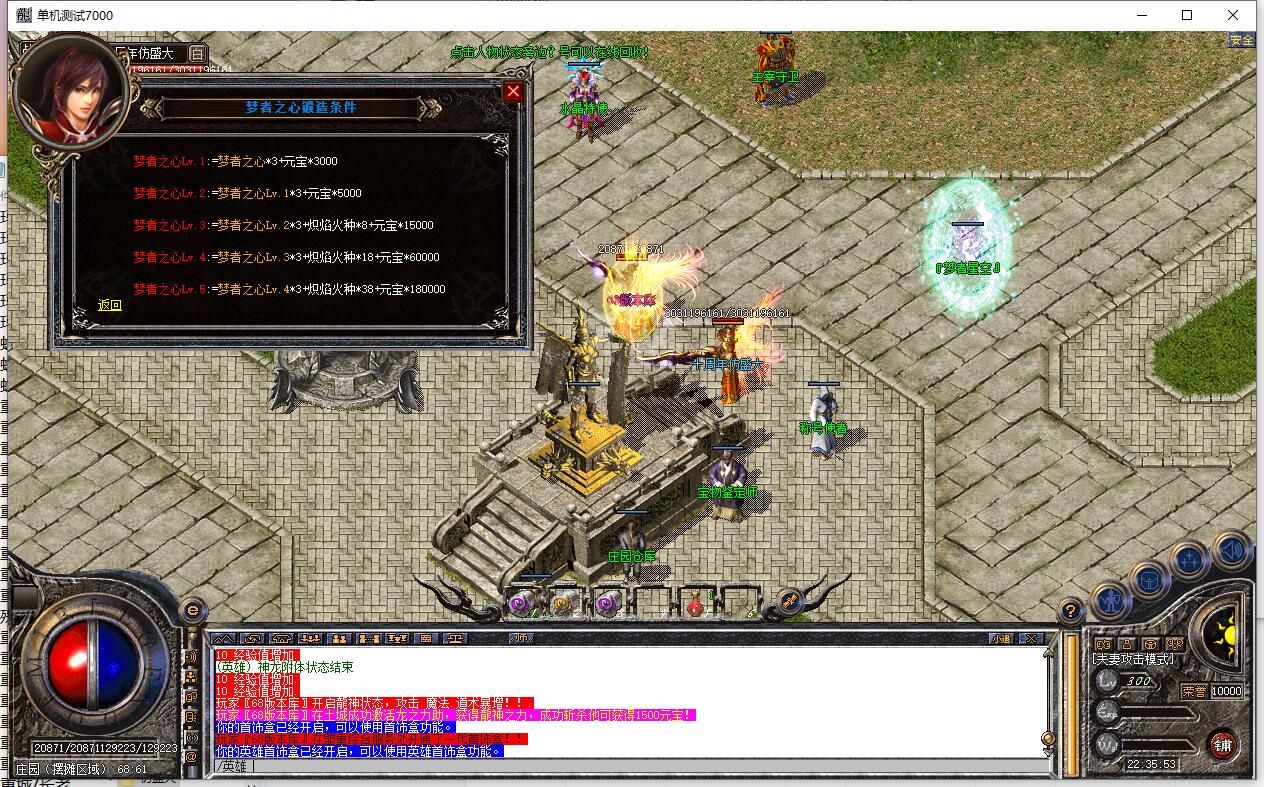Open the red 铺 shop button

point(1222,744)
